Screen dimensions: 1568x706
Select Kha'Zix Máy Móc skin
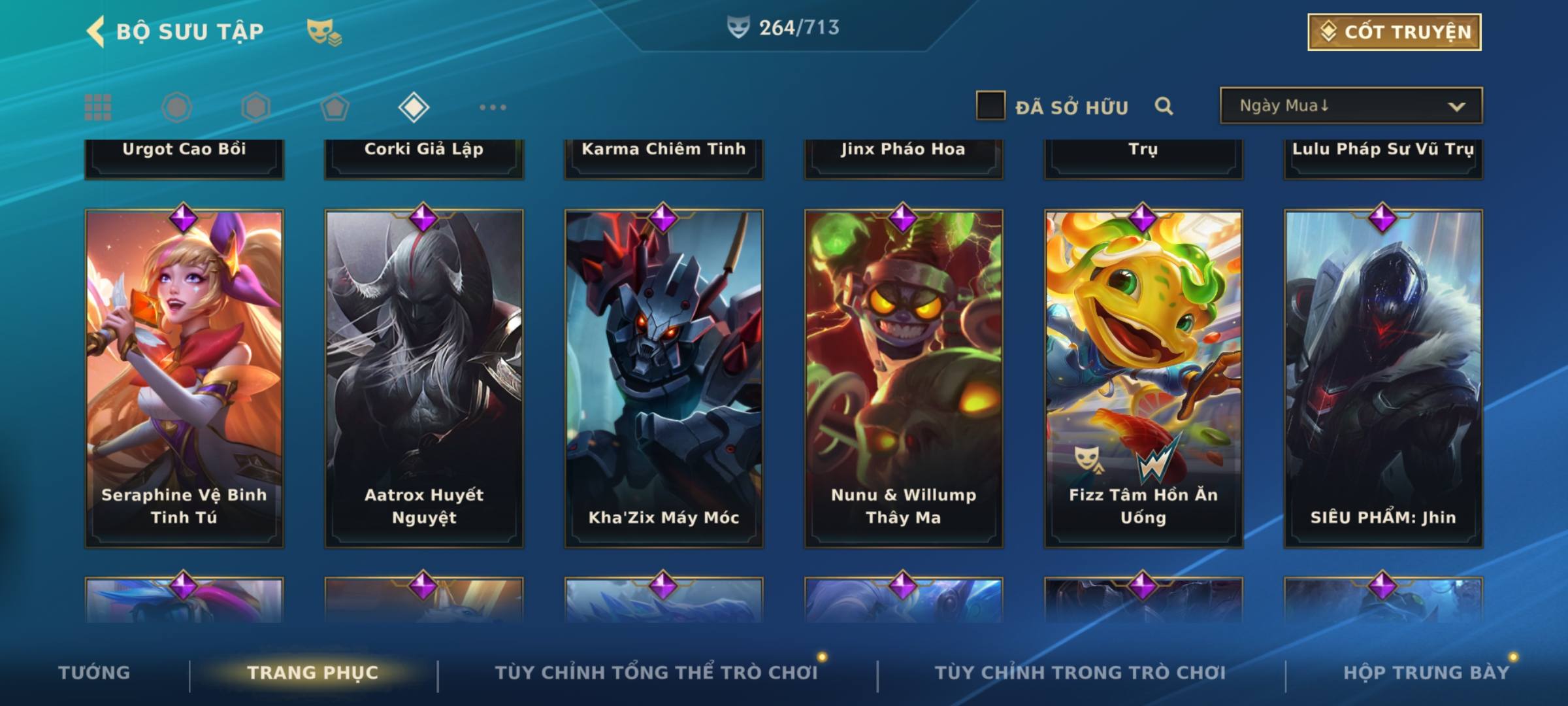664,378
